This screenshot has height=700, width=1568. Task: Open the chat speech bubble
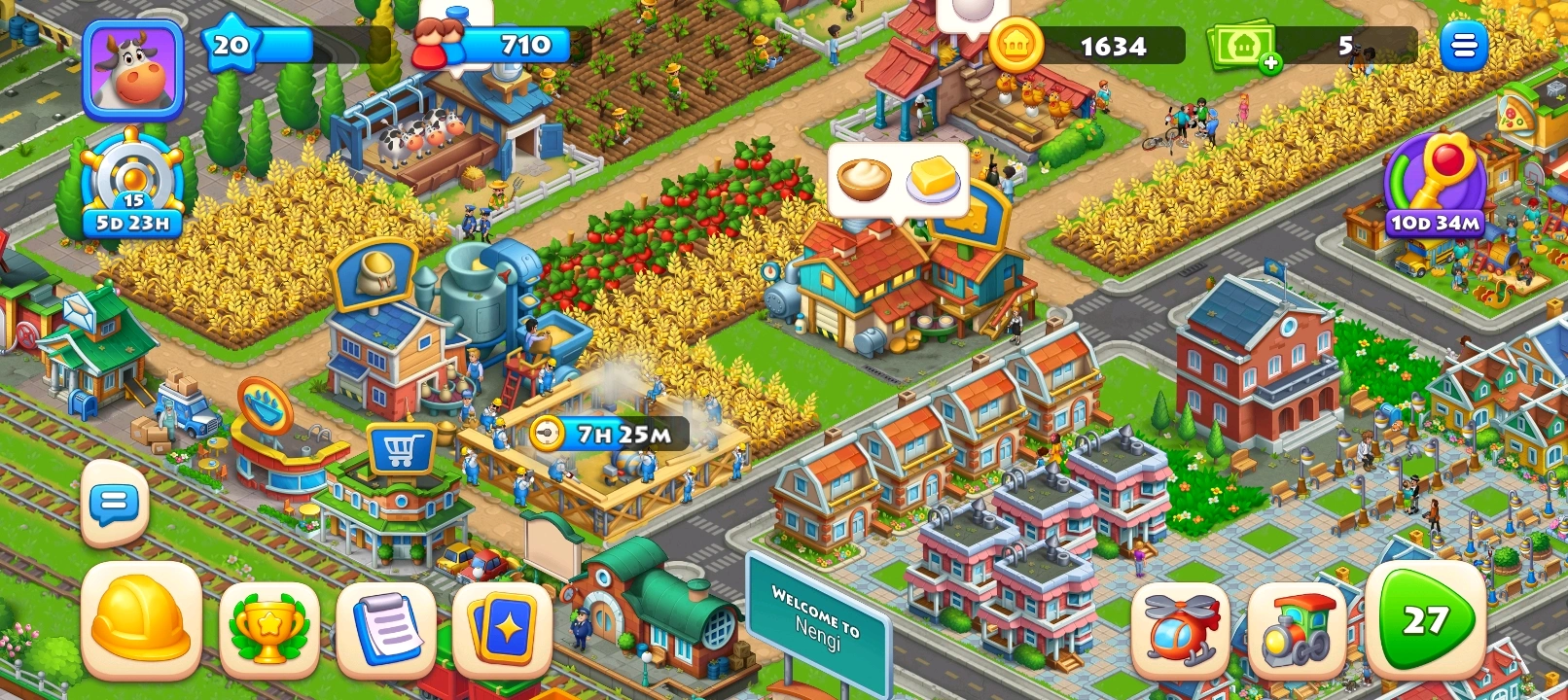click(x=115, y=503)
